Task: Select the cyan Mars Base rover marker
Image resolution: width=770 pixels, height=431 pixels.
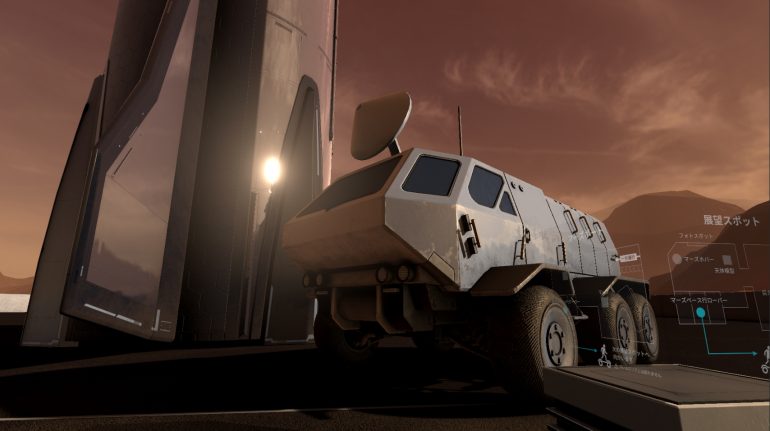Action: tap(701, 313)
